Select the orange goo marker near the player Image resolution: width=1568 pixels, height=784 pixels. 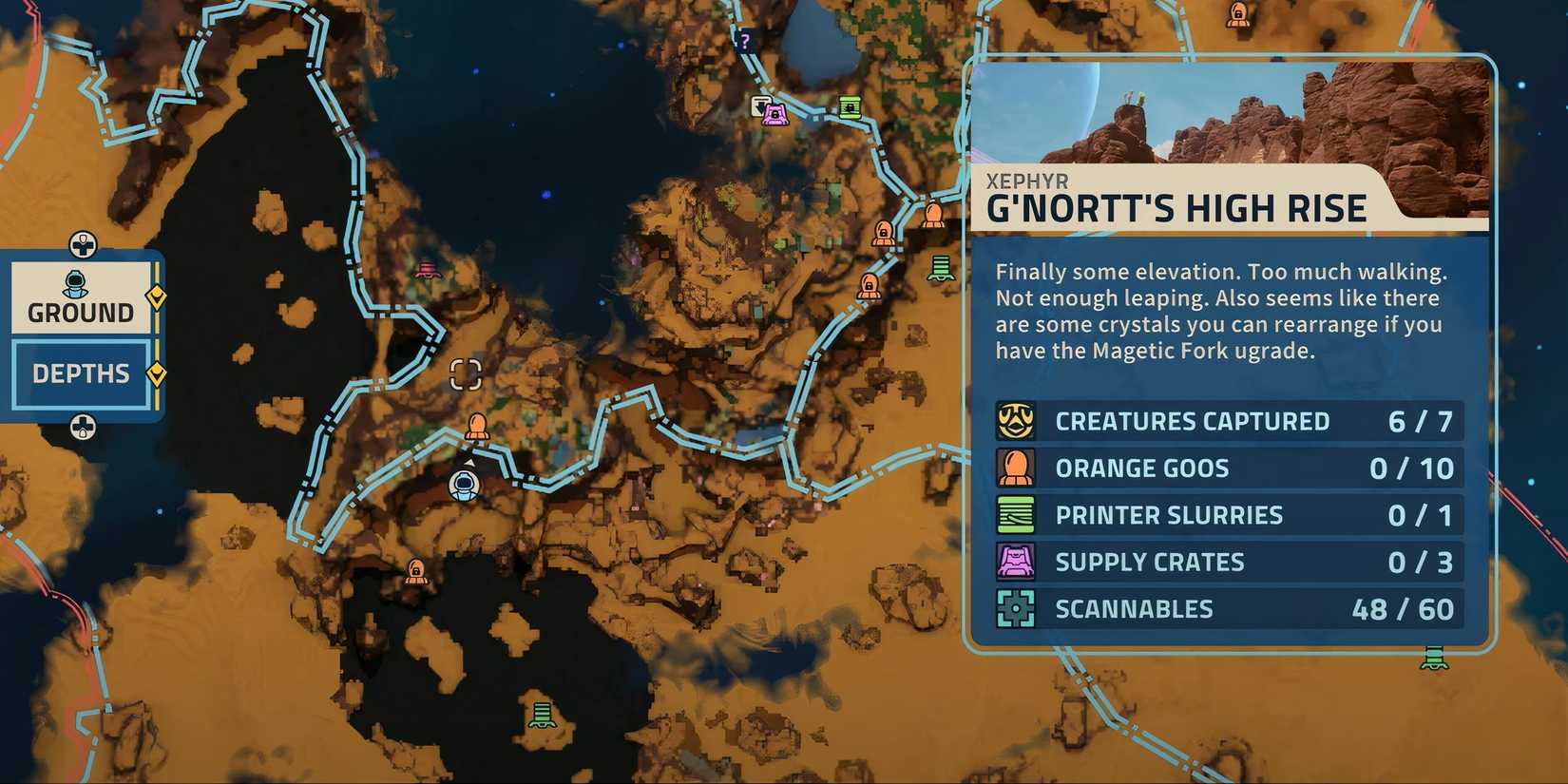coord(476,425)
